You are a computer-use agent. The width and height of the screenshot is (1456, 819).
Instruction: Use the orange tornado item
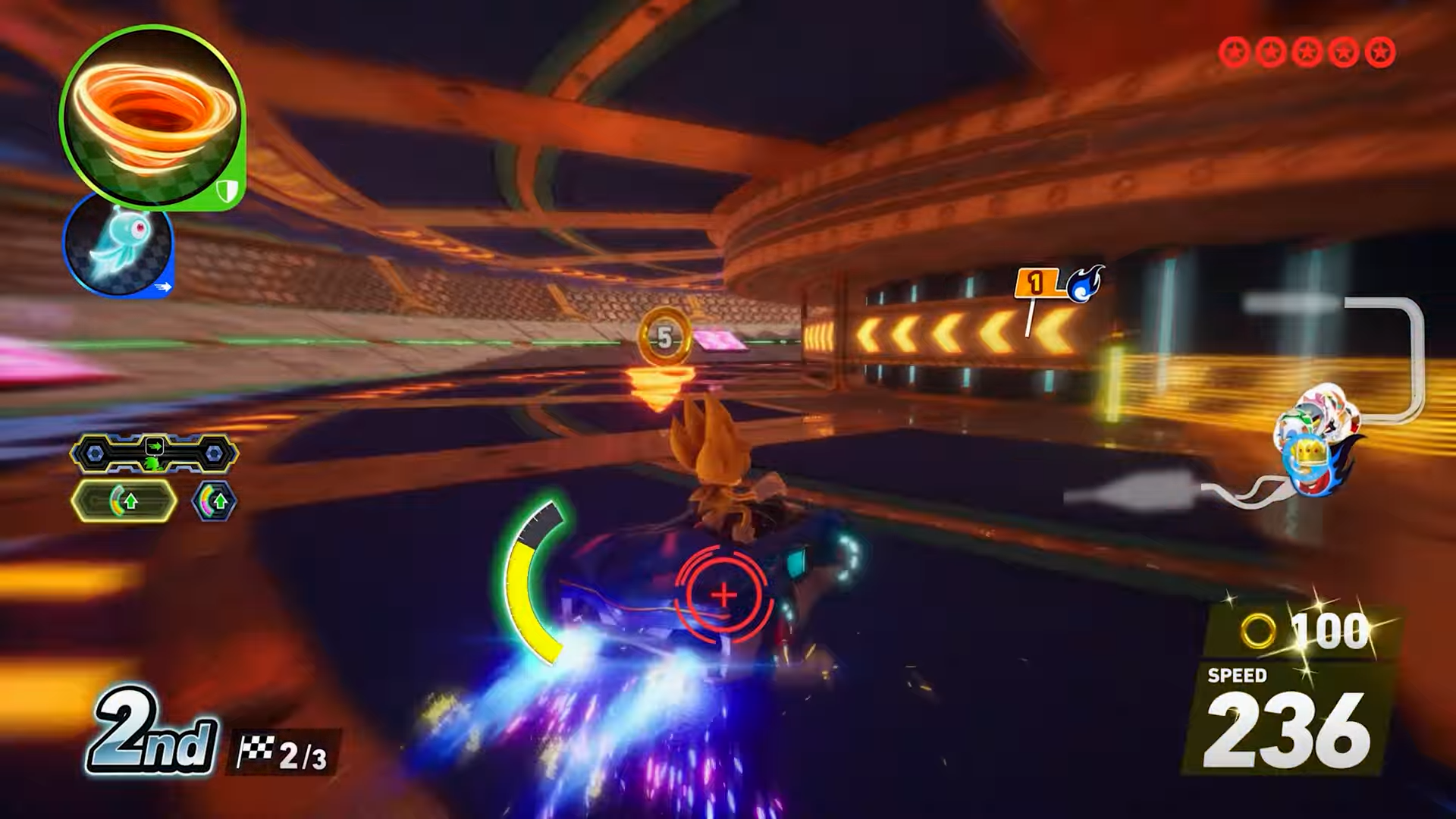click(x=152, y=118)
